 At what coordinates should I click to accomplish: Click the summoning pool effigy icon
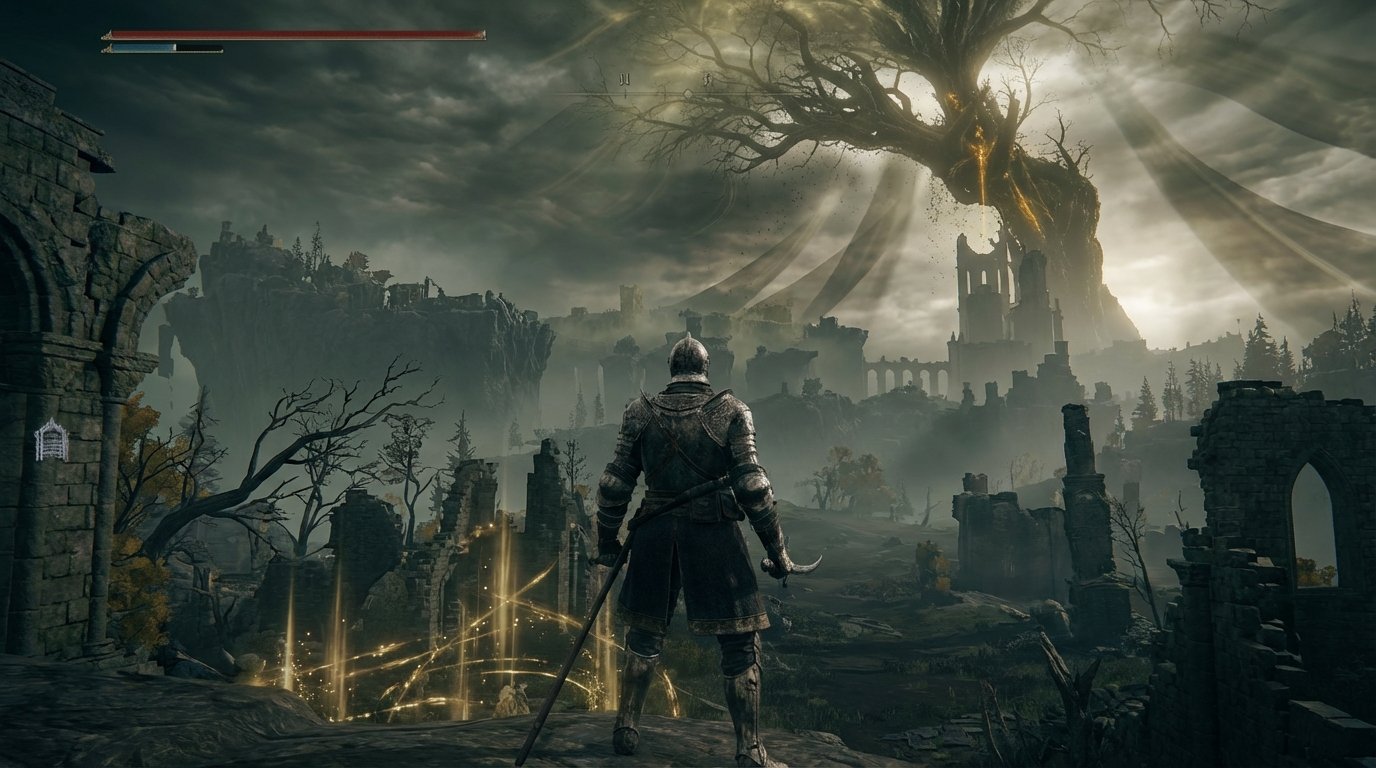pyautogui.click(x=52, y=440)
